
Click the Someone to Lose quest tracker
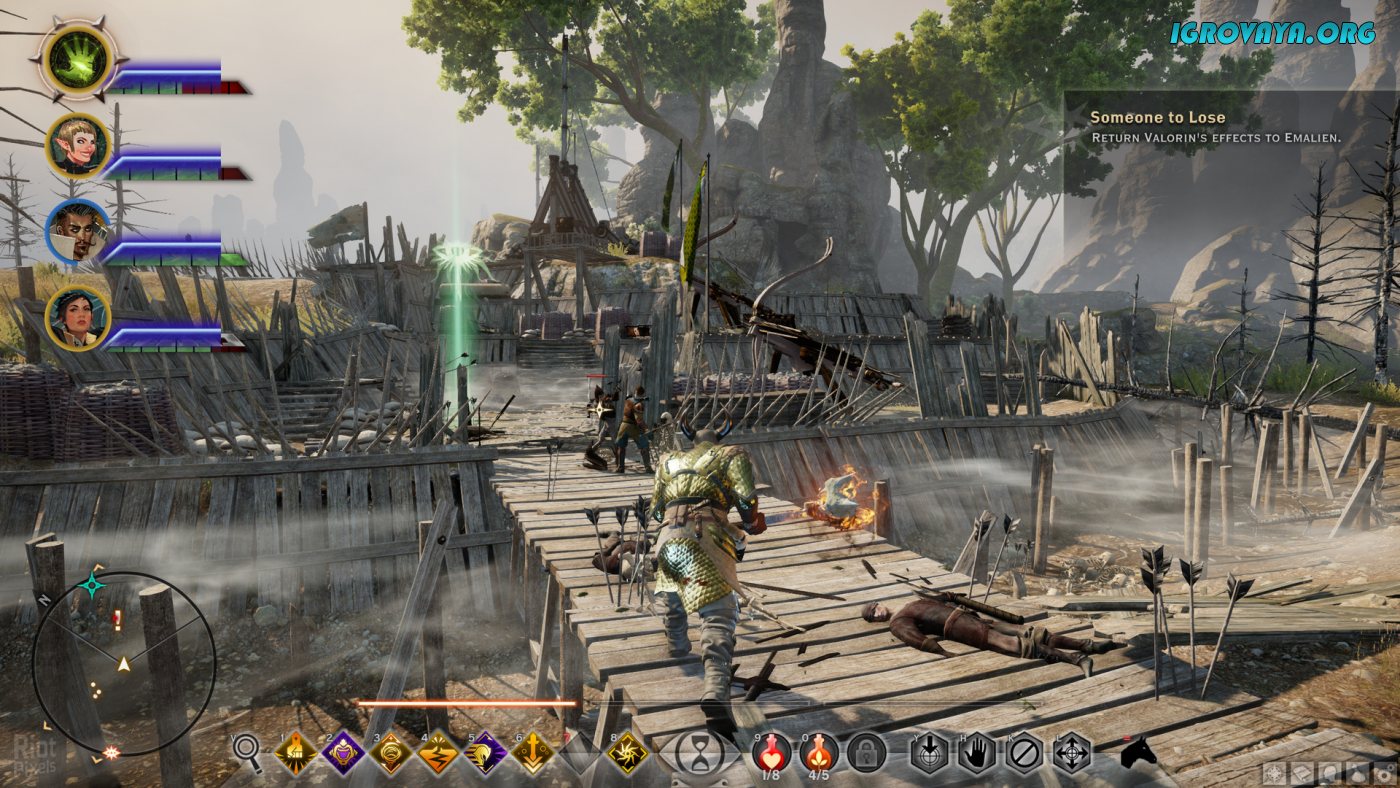coord(1230,127)
